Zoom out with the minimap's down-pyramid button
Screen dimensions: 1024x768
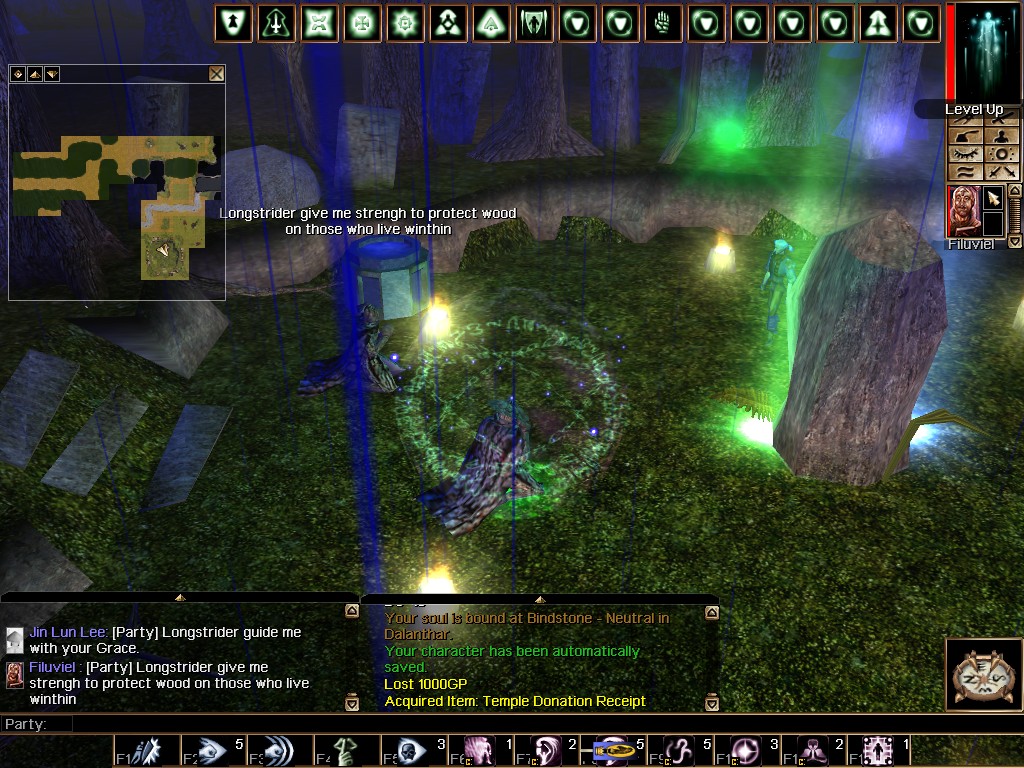point(51,74)
